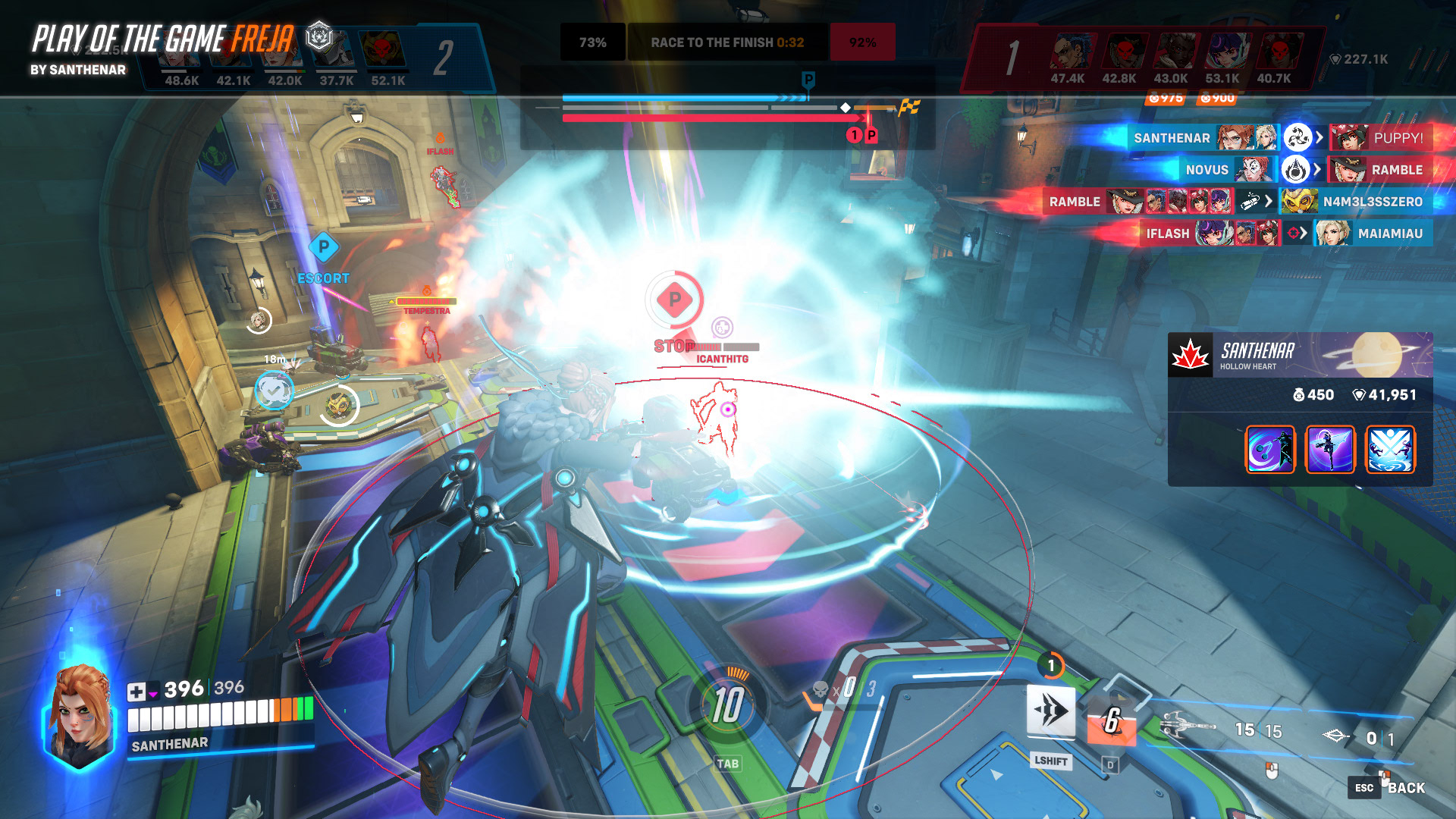Choose the middle perk icon with leaping figure
Image resolution: width=1456 pixels, height=819 pixels.
[1330, 449]
